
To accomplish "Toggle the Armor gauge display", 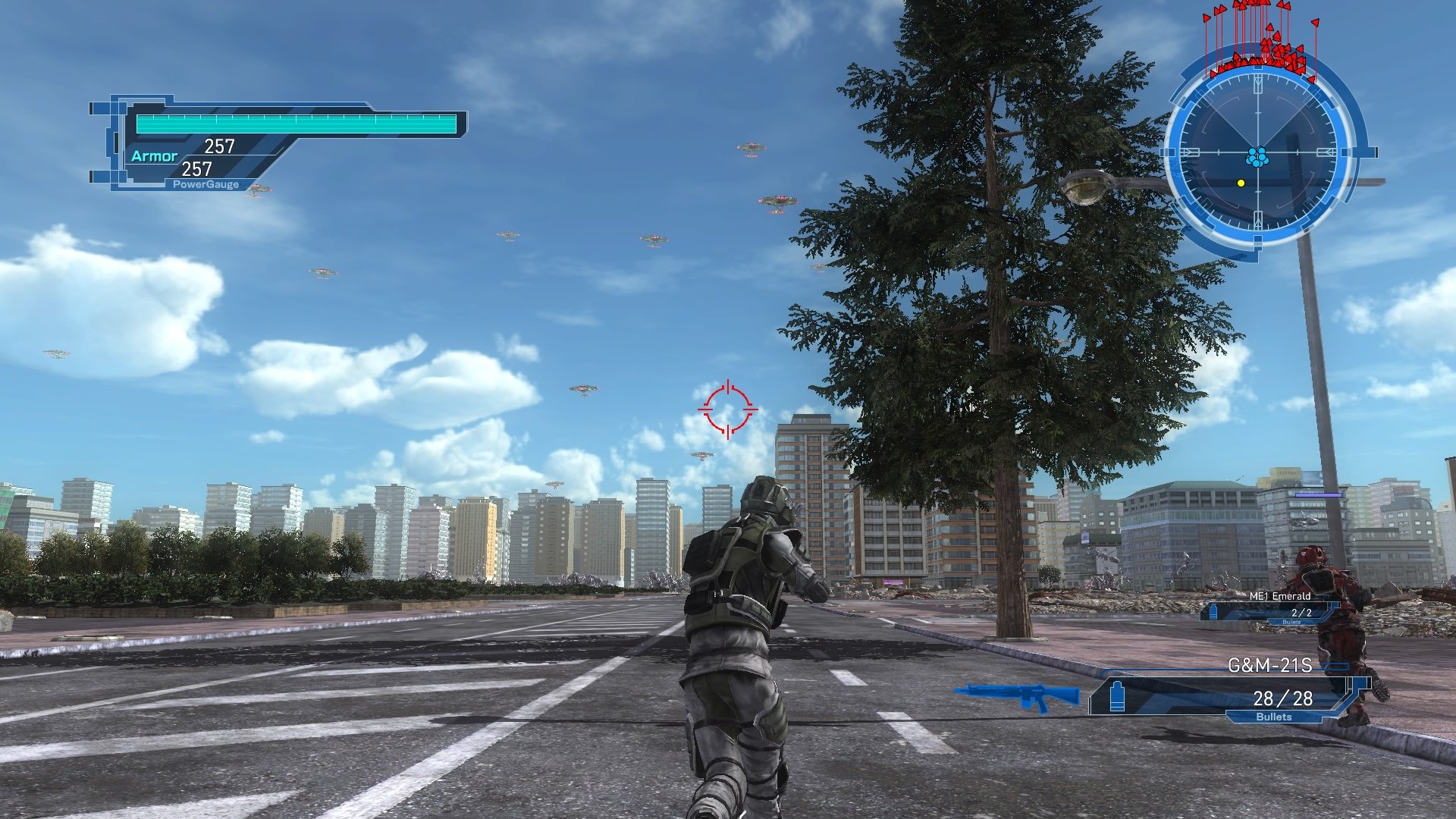I will click(x=156, y=155).
